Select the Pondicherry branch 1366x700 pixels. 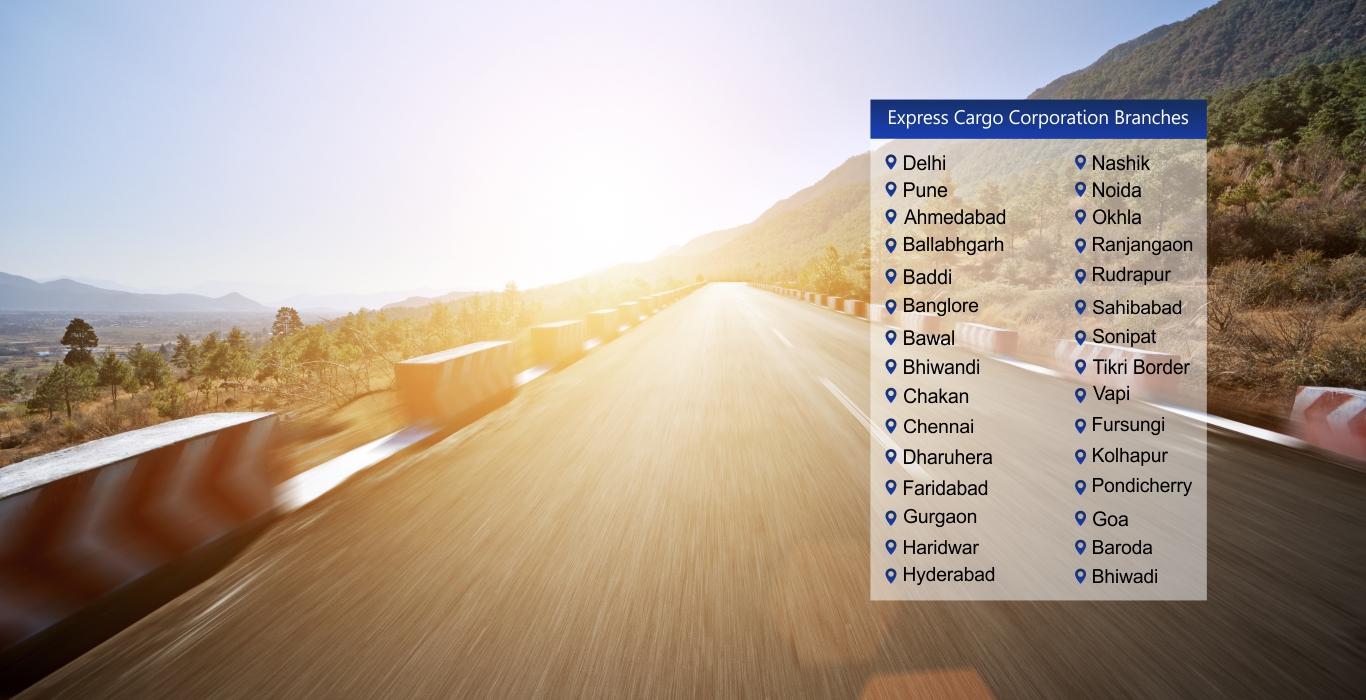[x=1141, y=486]
